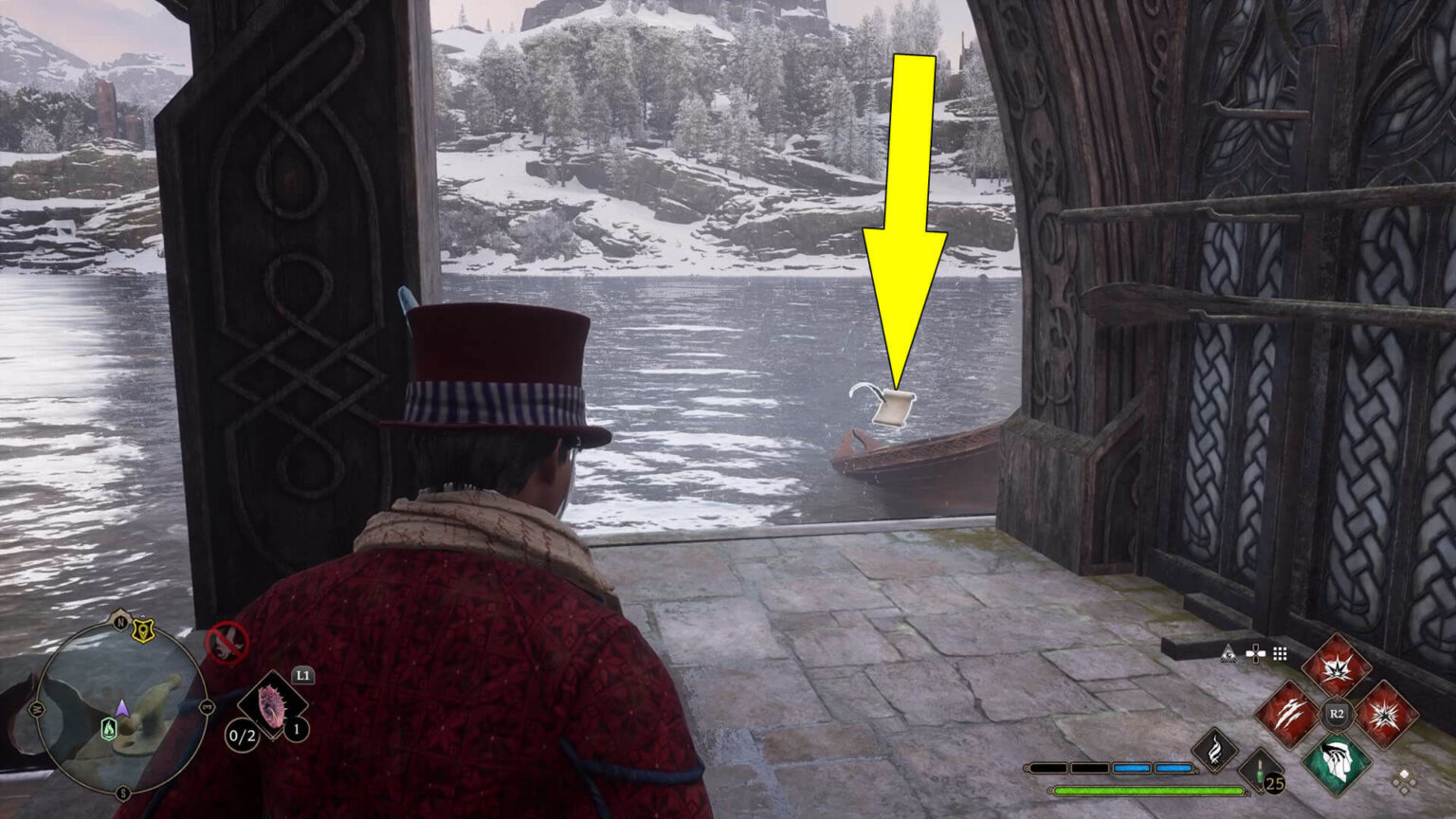The width and height of the screenshot is (1456, 819).
Task: Activate the Bombarda spell on the right slot
Action: click(1387, 715)
